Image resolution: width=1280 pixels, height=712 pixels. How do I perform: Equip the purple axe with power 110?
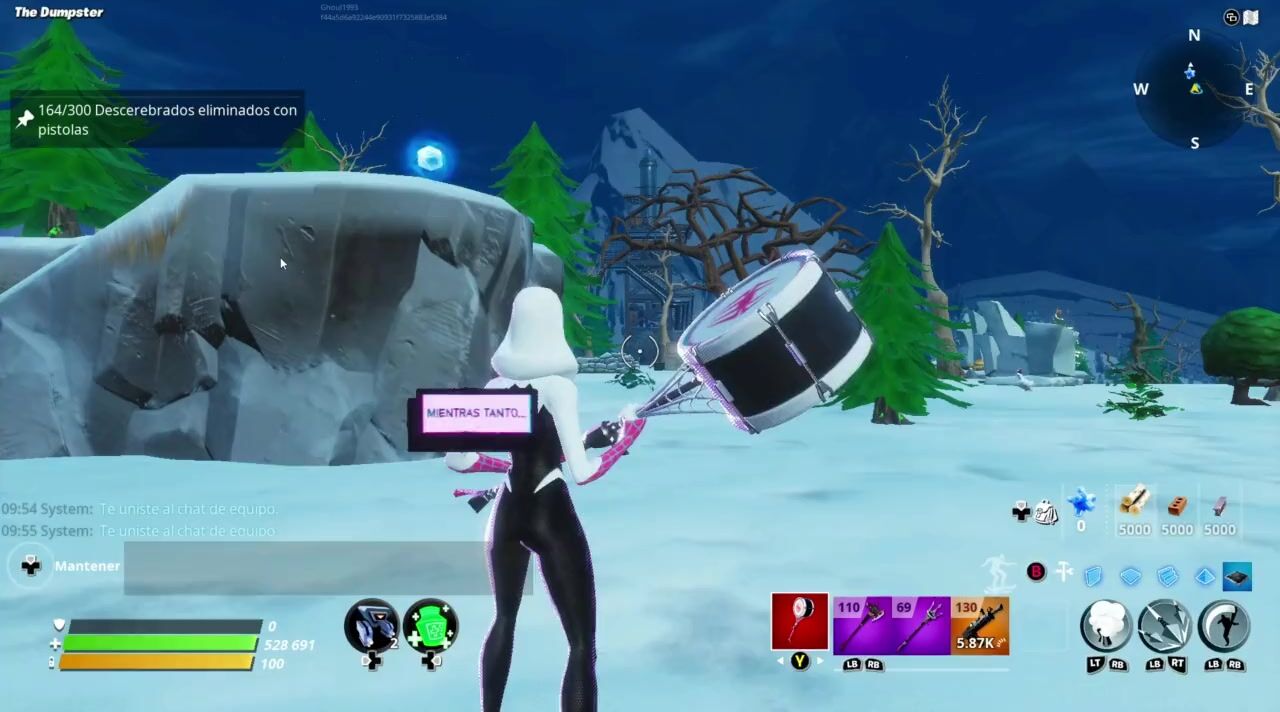tap(862, 625)
